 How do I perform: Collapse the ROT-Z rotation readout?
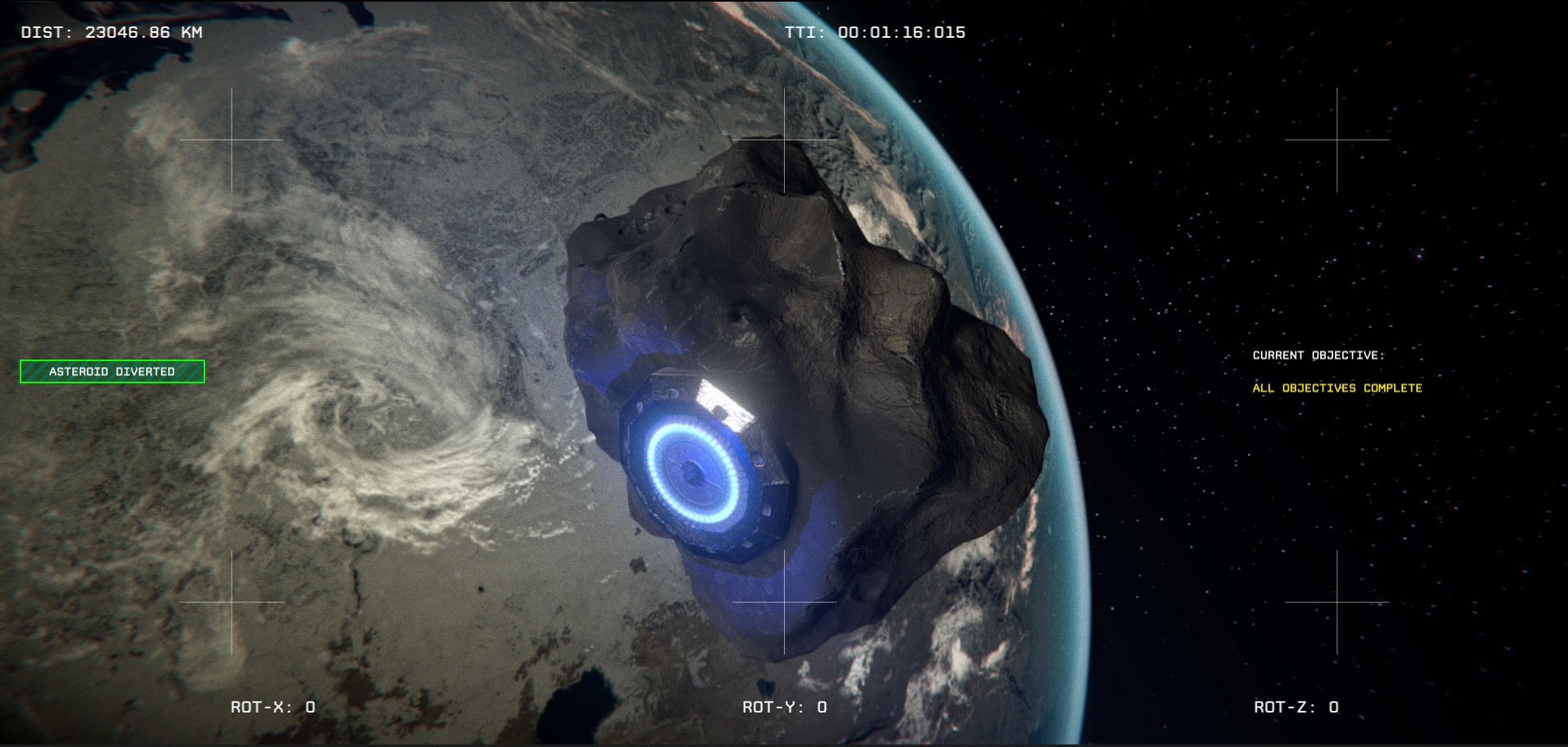point(1295,706)
